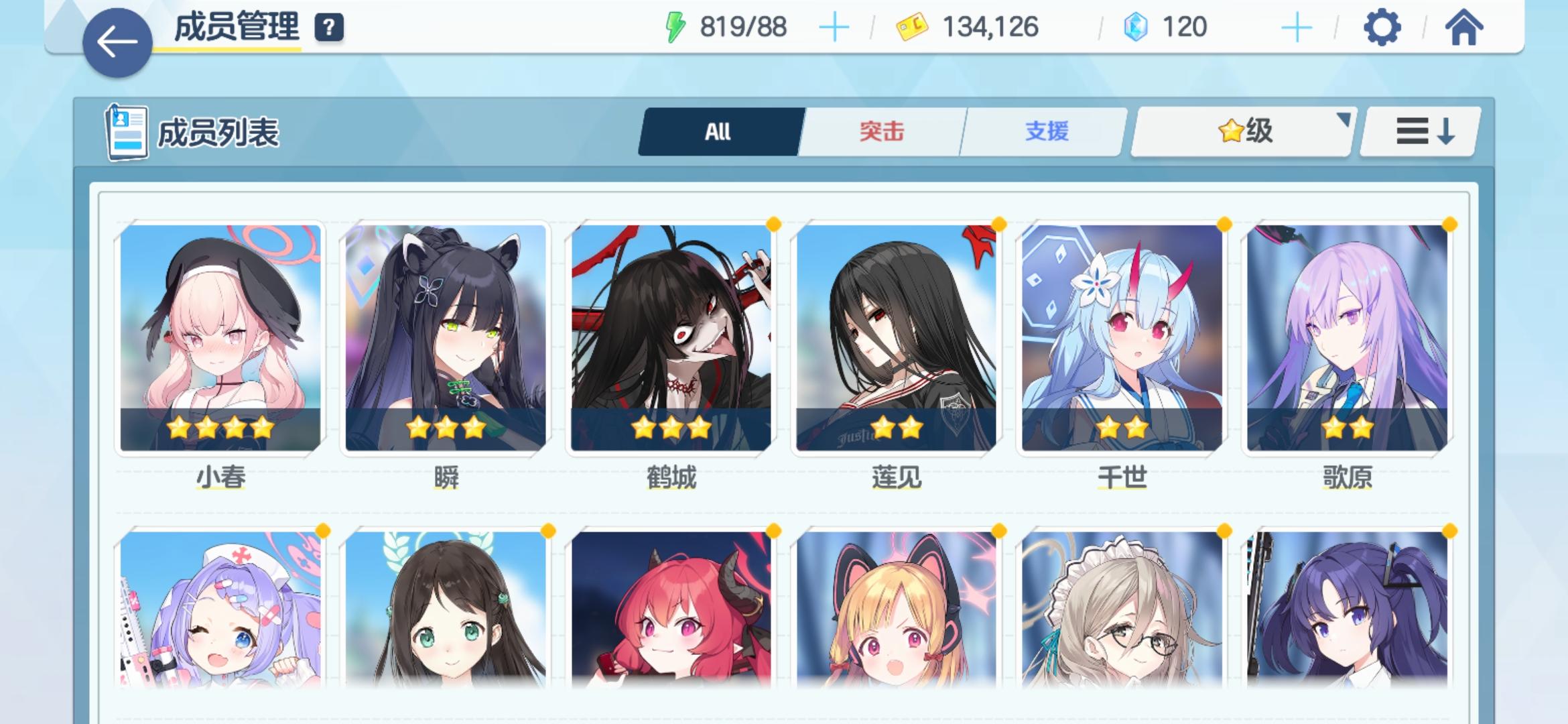Click the plus to buy energy
The height and width of the screenshot is (724, 1568).
click(x=834, y=28)
